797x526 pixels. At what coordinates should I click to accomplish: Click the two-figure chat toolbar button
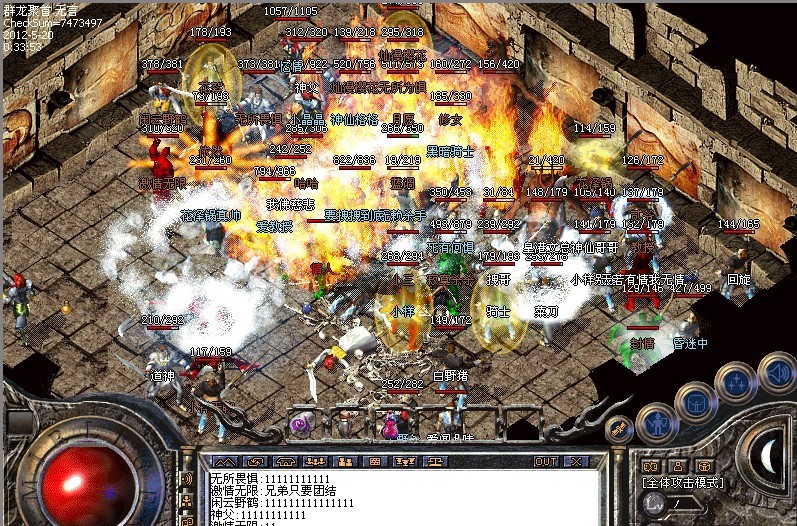point(344,462)
